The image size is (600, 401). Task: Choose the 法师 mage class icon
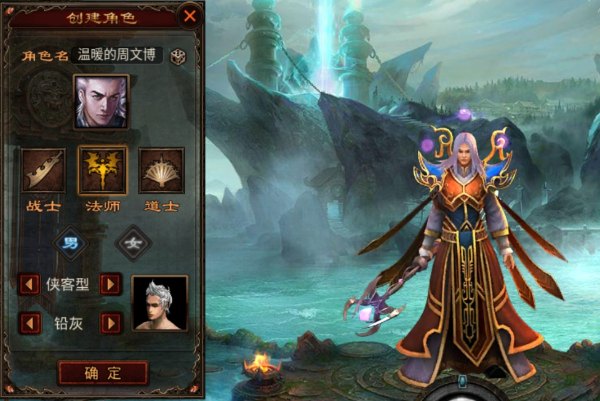[102, 170]
